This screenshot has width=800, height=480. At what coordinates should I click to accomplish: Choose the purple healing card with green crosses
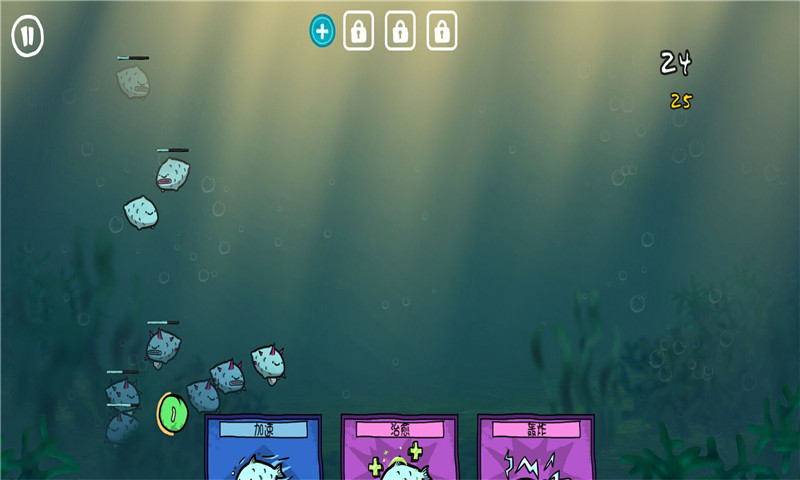click(x=399, y=449)
